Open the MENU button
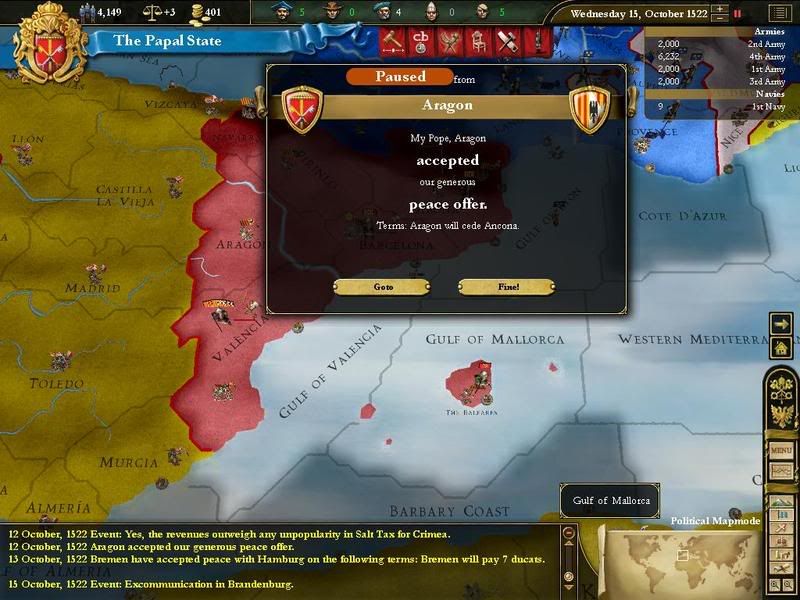The height and width of the screenshot is (600, 800). [781, 449]
